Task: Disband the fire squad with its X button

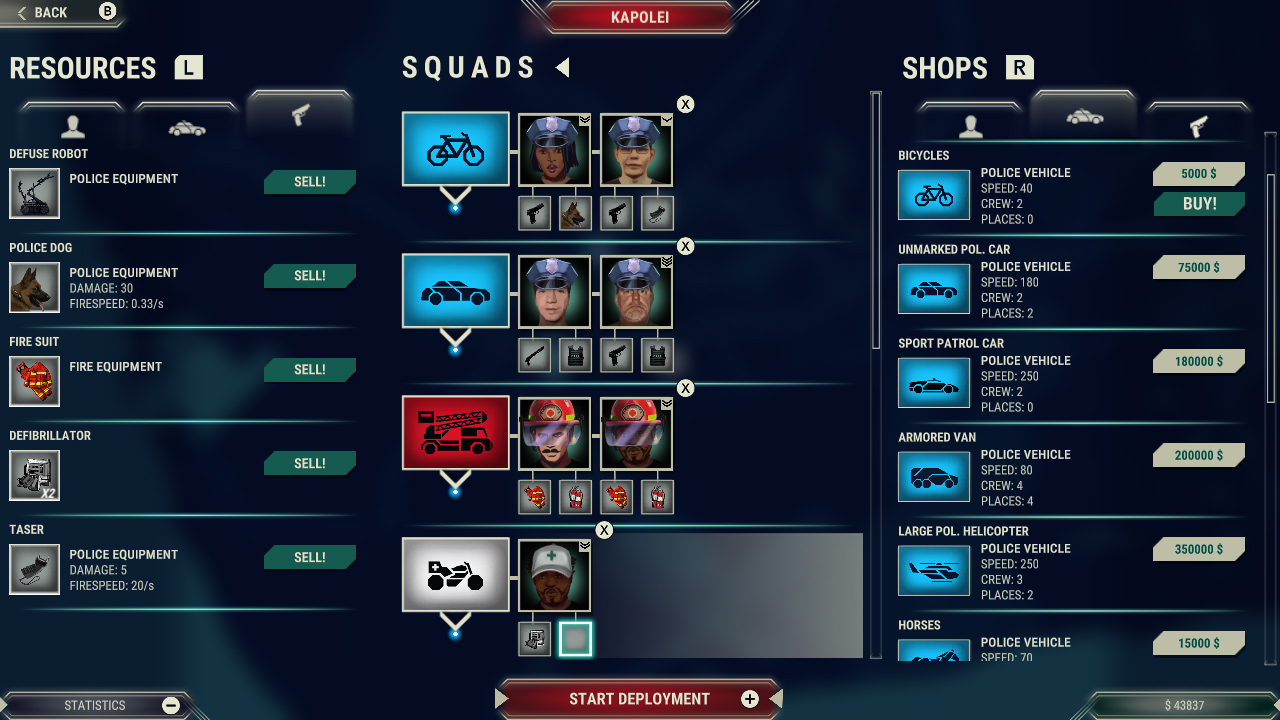Action: pyautogui.click(x=685, y=388)
